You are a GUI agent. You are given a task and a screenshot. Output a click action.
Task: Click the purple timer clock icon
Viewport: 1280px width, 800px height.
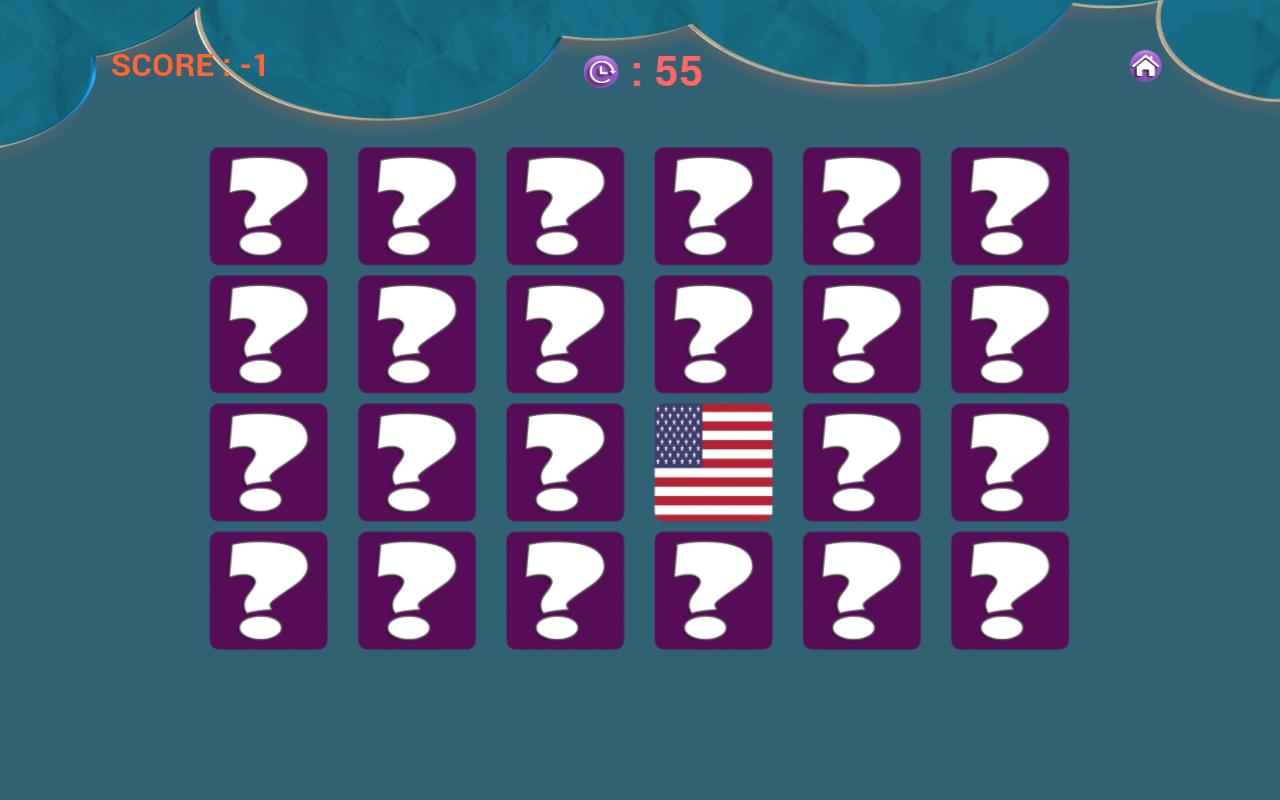coord(601,71)
